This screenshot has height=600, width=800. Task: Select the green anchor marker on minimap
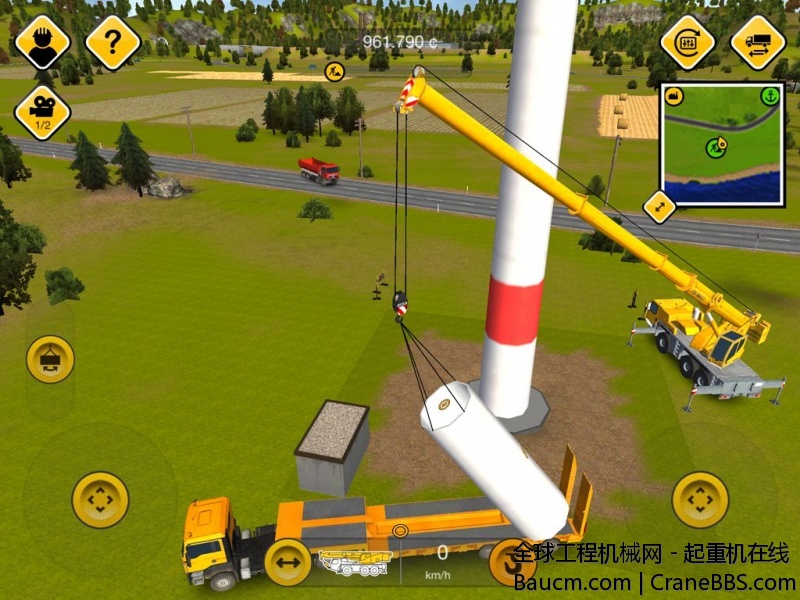pos(769,96)
